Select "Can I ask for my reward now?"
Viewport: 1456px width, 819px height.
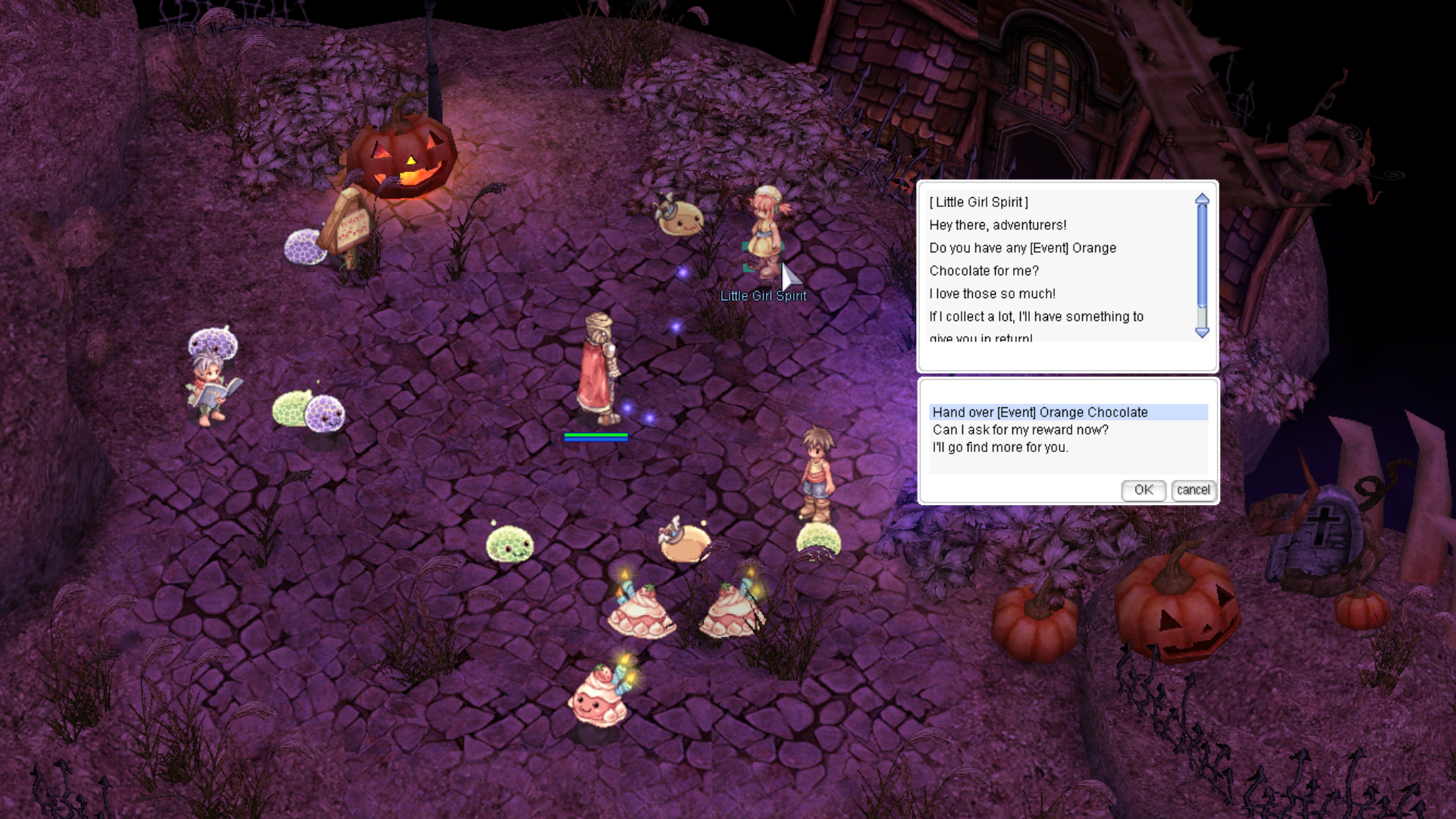1020,430
